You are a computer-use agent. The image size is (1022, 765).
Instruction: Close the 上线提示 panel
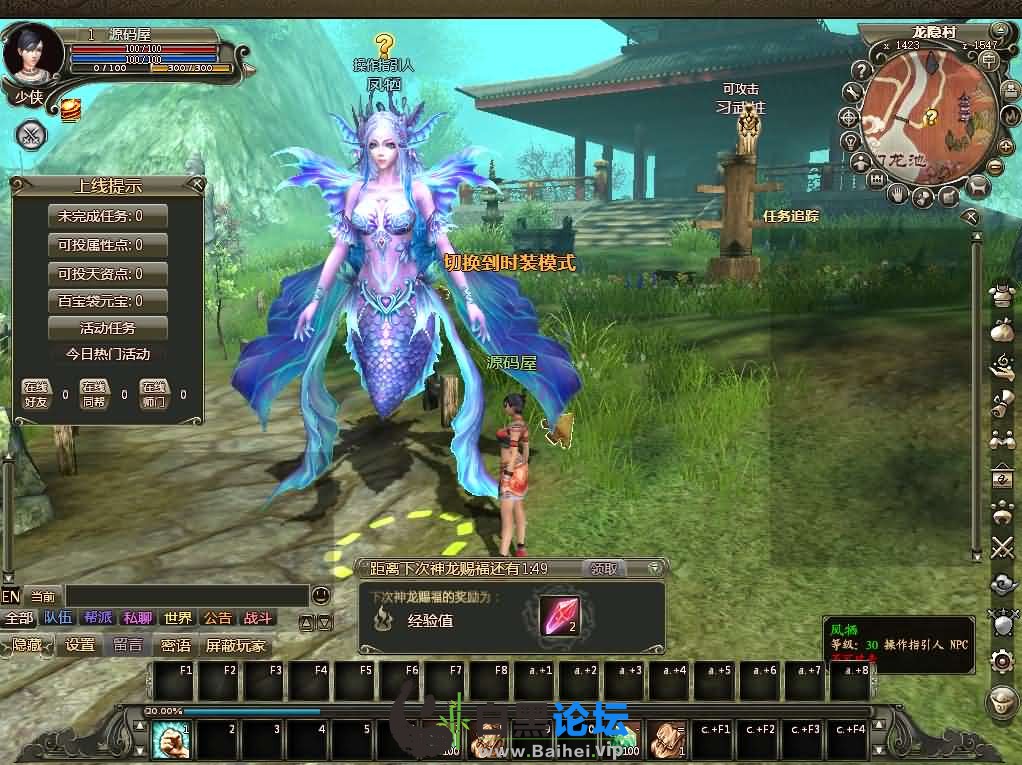197,185
